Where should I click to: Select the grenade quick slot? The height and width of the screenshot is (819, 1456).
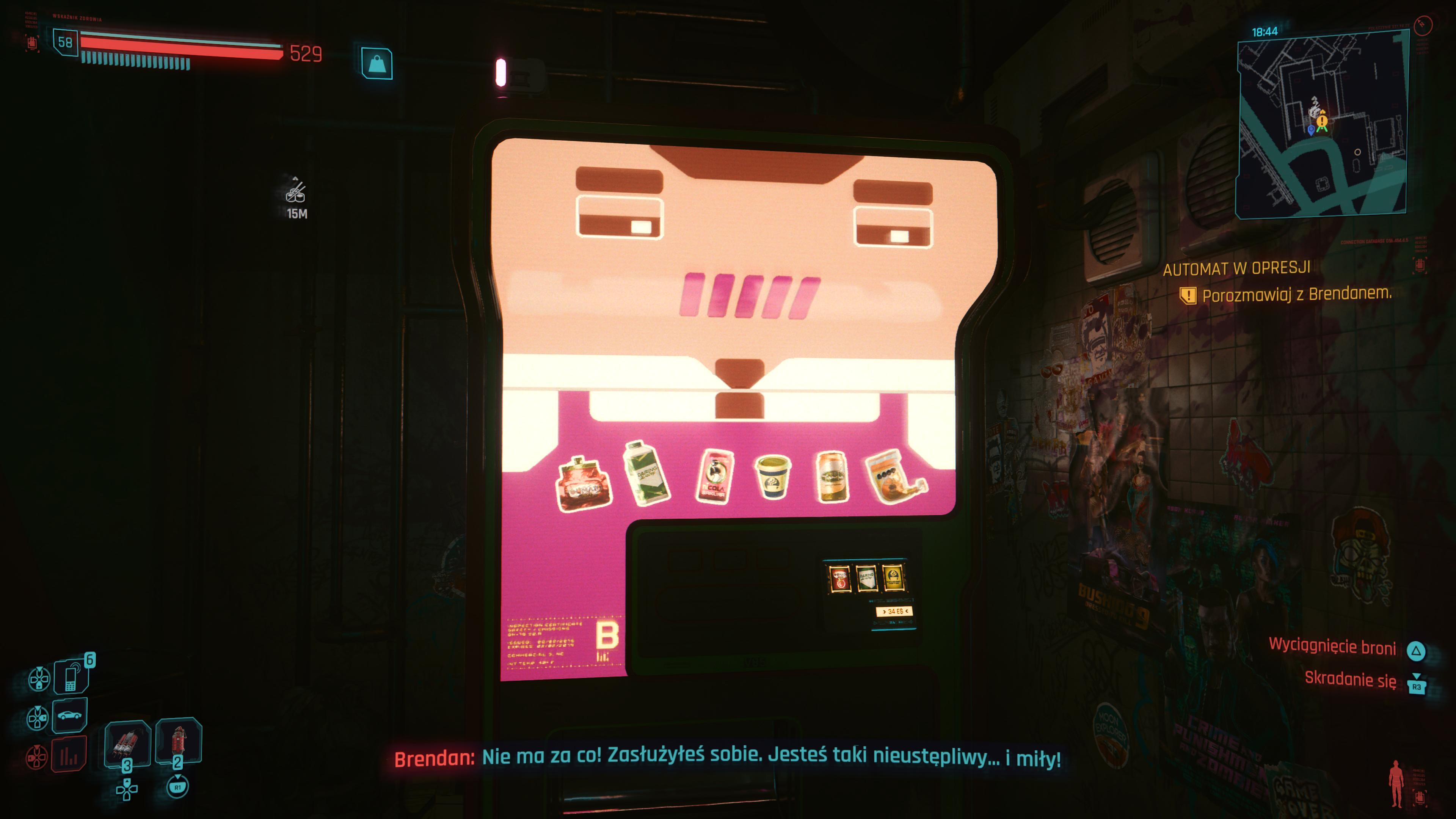point(179,740)
